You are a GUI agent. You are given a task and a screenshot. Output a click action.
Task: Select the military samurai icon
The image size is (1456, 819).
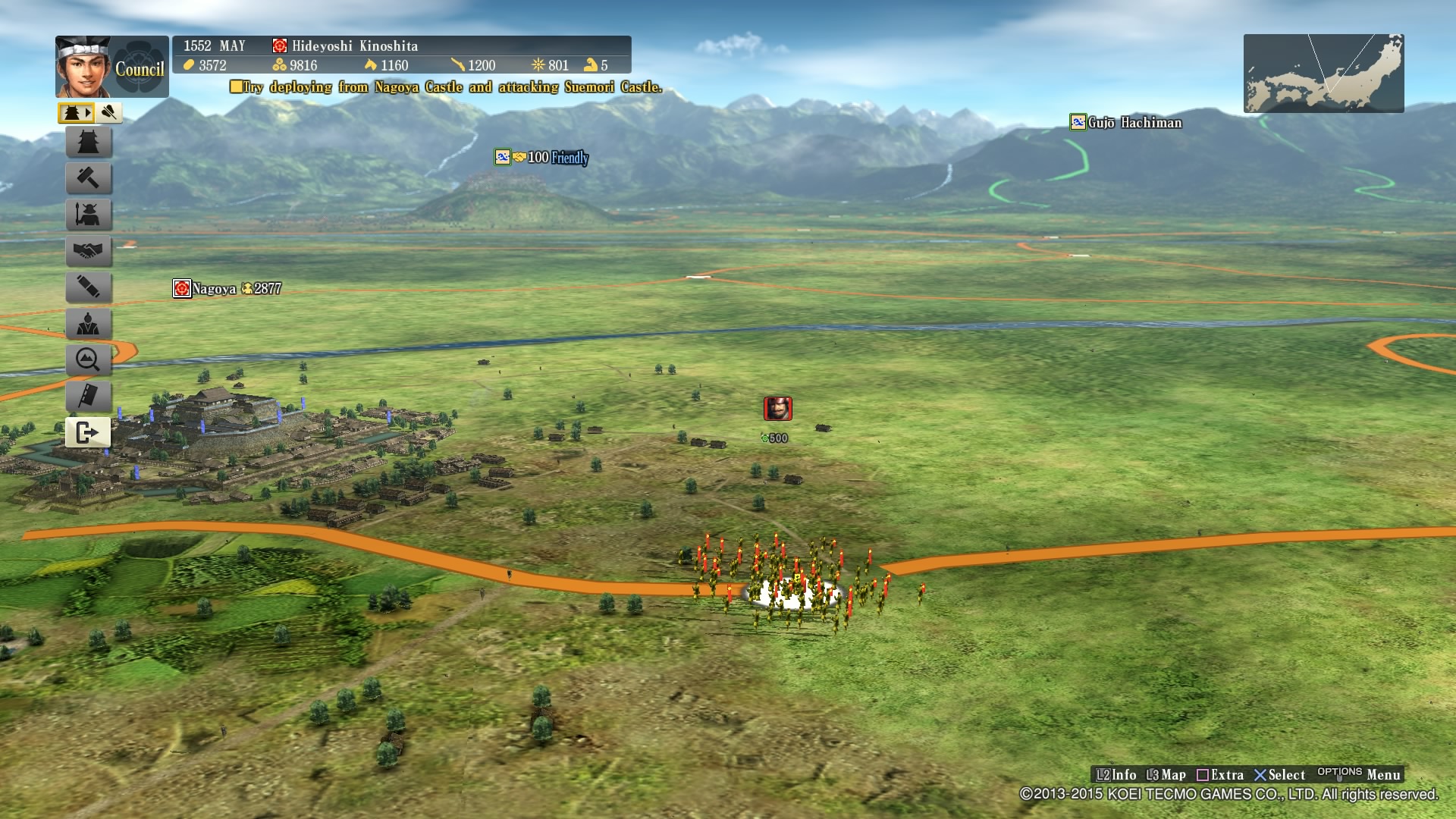tap(89, 215)
